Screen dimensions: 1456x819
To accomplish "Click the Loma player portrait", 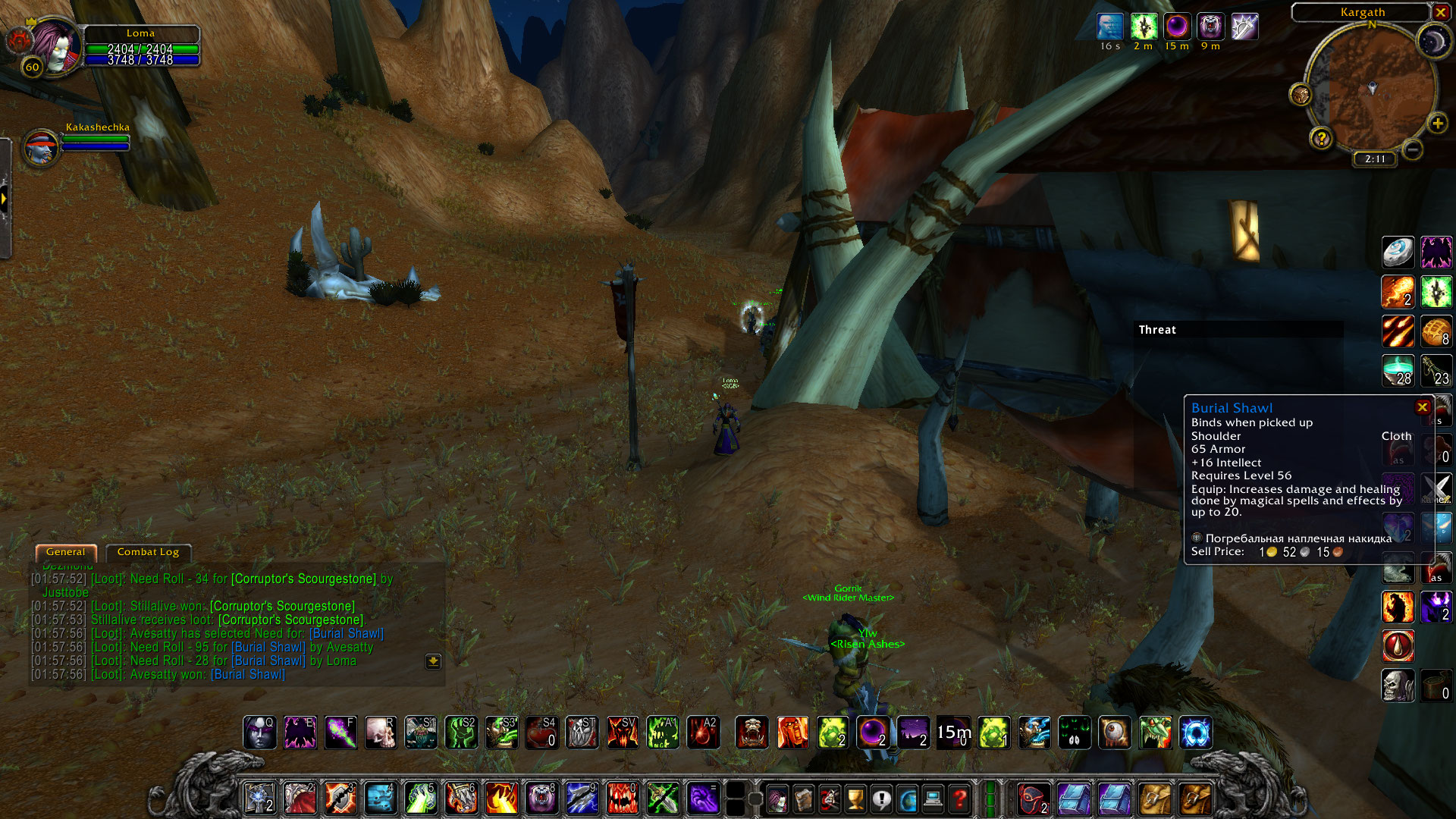I will click(55, 47).
